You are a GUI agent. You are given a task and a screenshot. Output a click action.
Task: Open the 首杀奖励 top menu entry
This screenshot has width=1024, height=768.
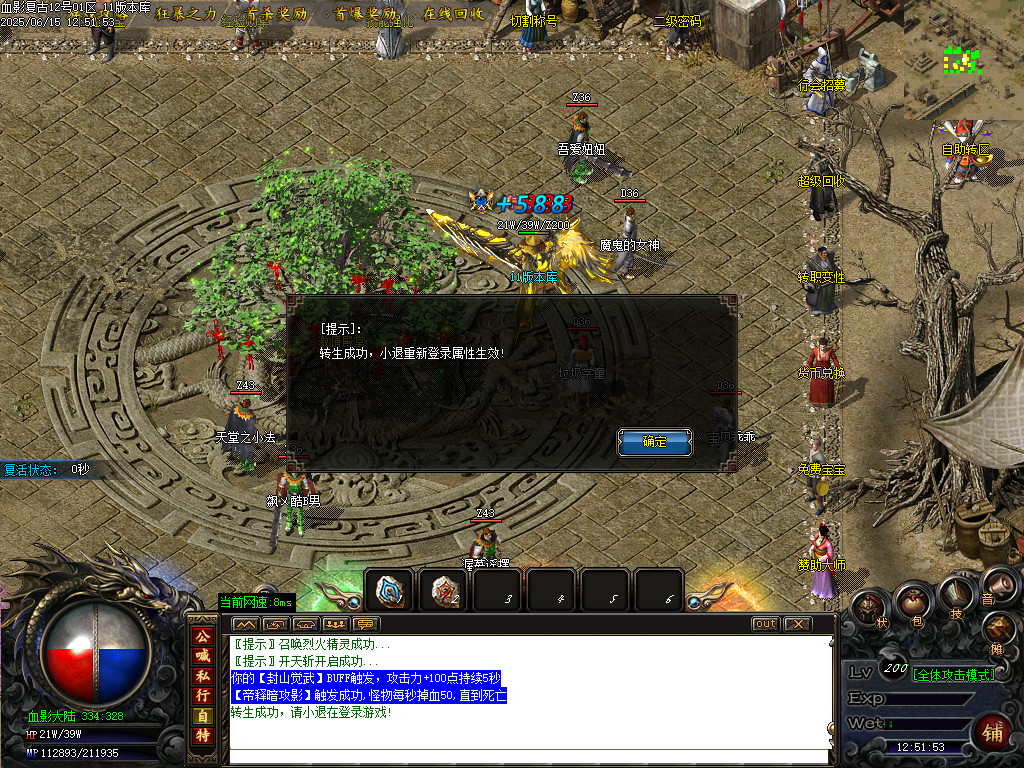point(276,14)
